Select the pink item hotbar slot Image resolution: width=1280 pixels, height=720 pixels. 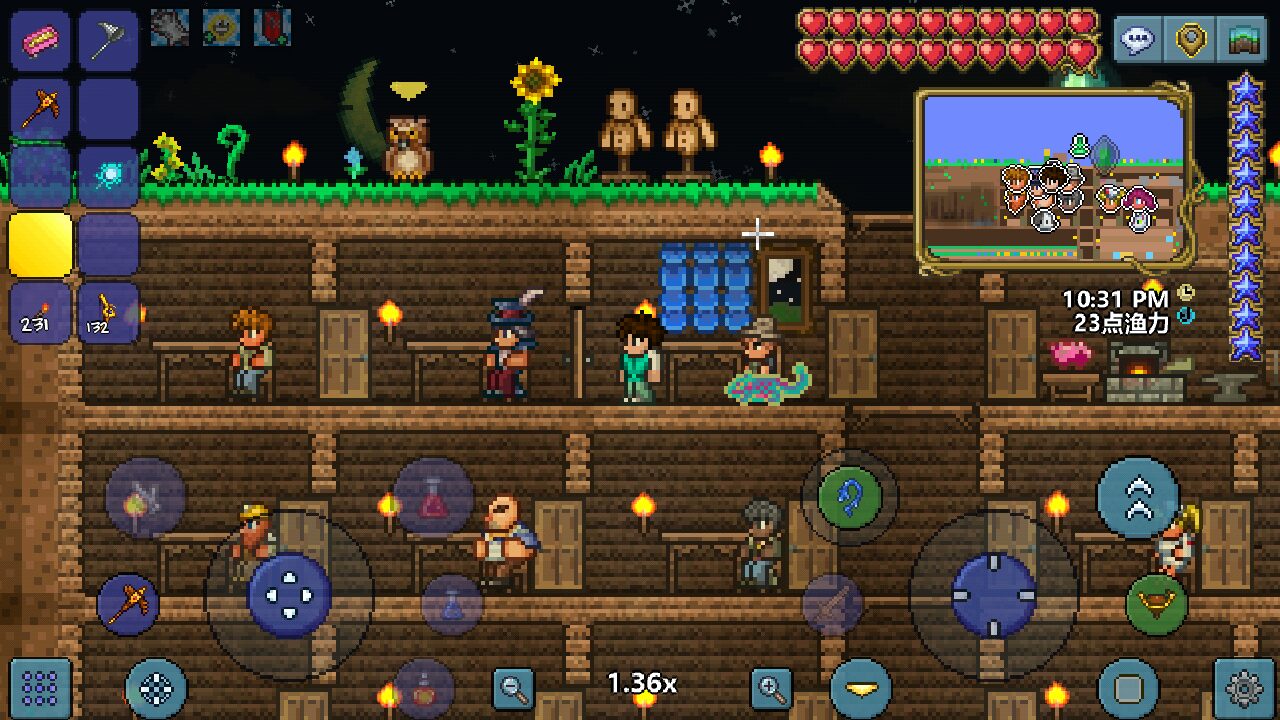pyautogui.click(x=40, y=41)
